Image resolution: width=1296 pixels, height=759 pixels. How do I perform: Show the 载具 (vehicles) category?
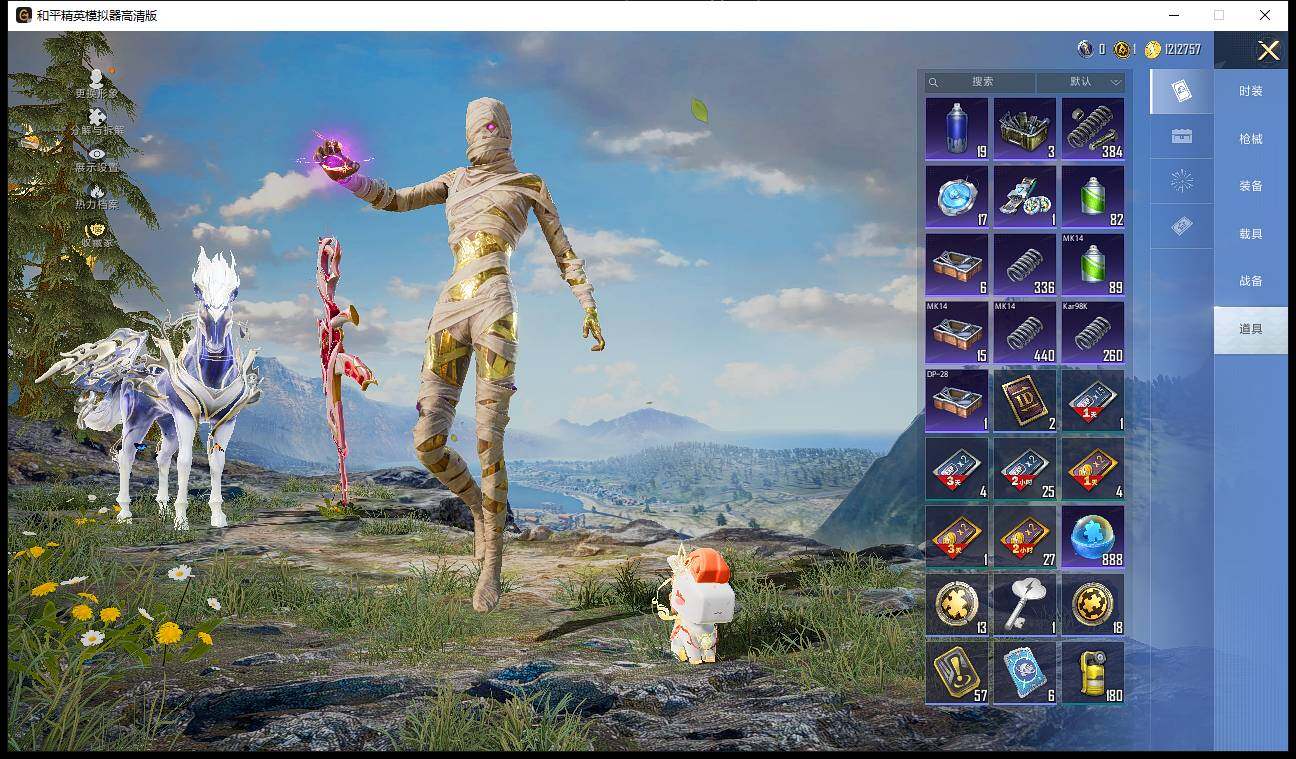1250,234
